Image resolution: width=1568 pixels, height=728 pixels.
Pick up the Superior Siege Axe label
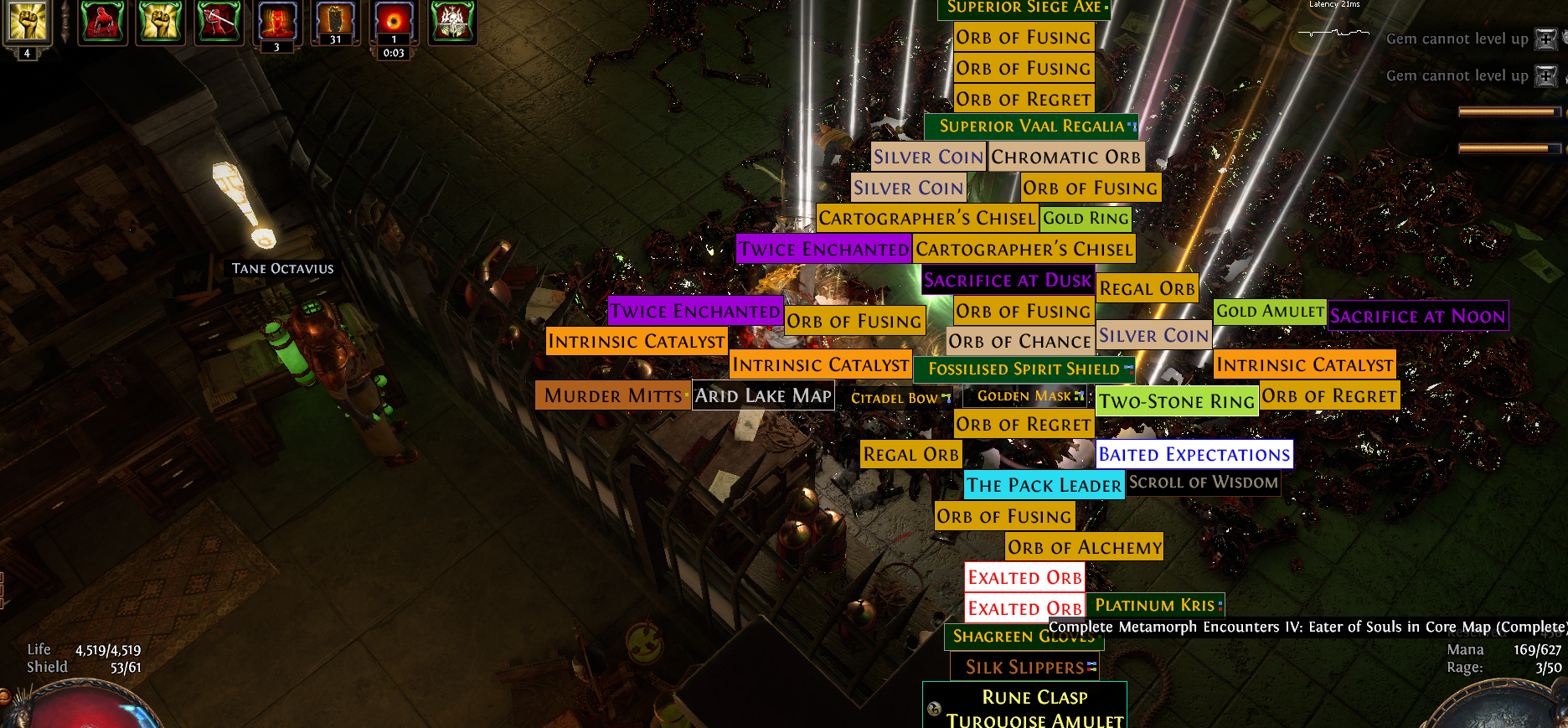click(1024, 8)
